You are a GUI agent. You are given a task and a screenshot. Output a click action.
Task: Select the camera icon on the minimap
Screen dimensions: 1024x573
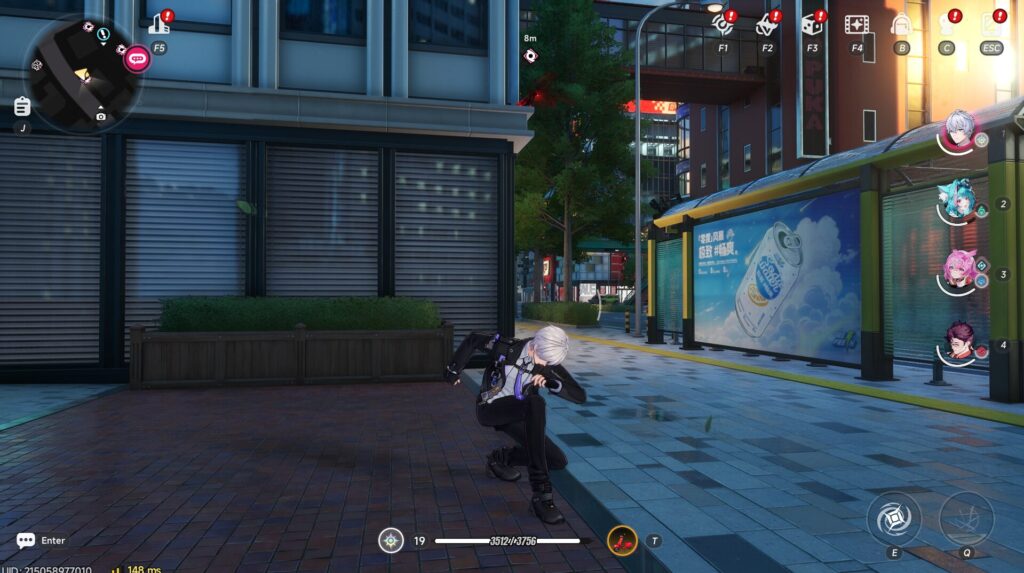pyautogui.click(x=101, y=117)
